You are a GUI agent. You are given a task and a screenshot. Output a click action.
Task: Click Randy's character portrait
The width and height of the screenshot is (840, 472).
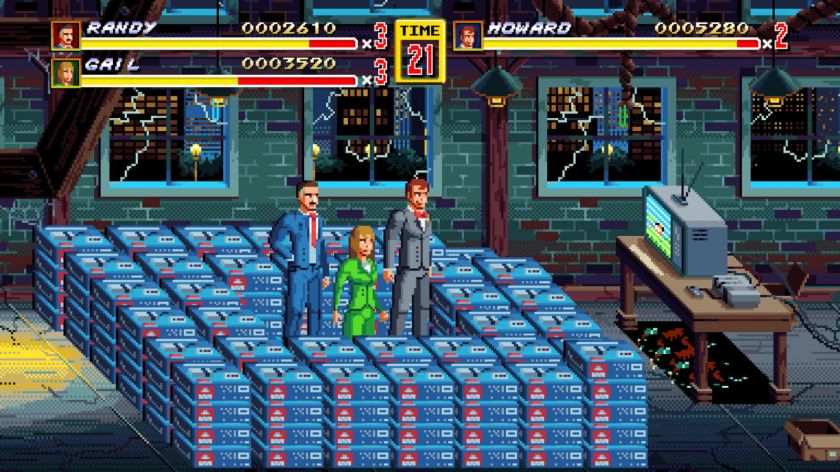coord(66,35)
